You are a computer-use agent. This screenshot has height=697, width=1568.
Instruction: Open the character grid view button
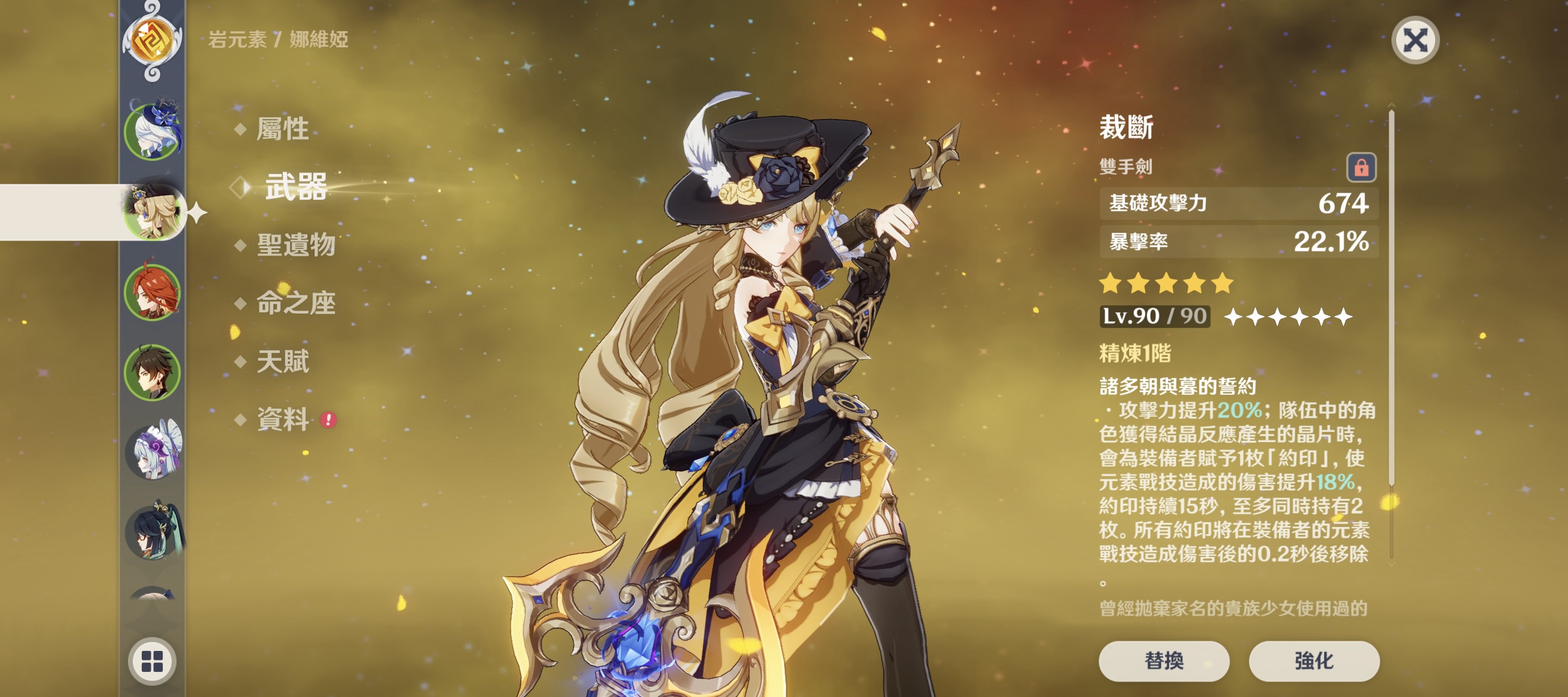click(152, 661)
